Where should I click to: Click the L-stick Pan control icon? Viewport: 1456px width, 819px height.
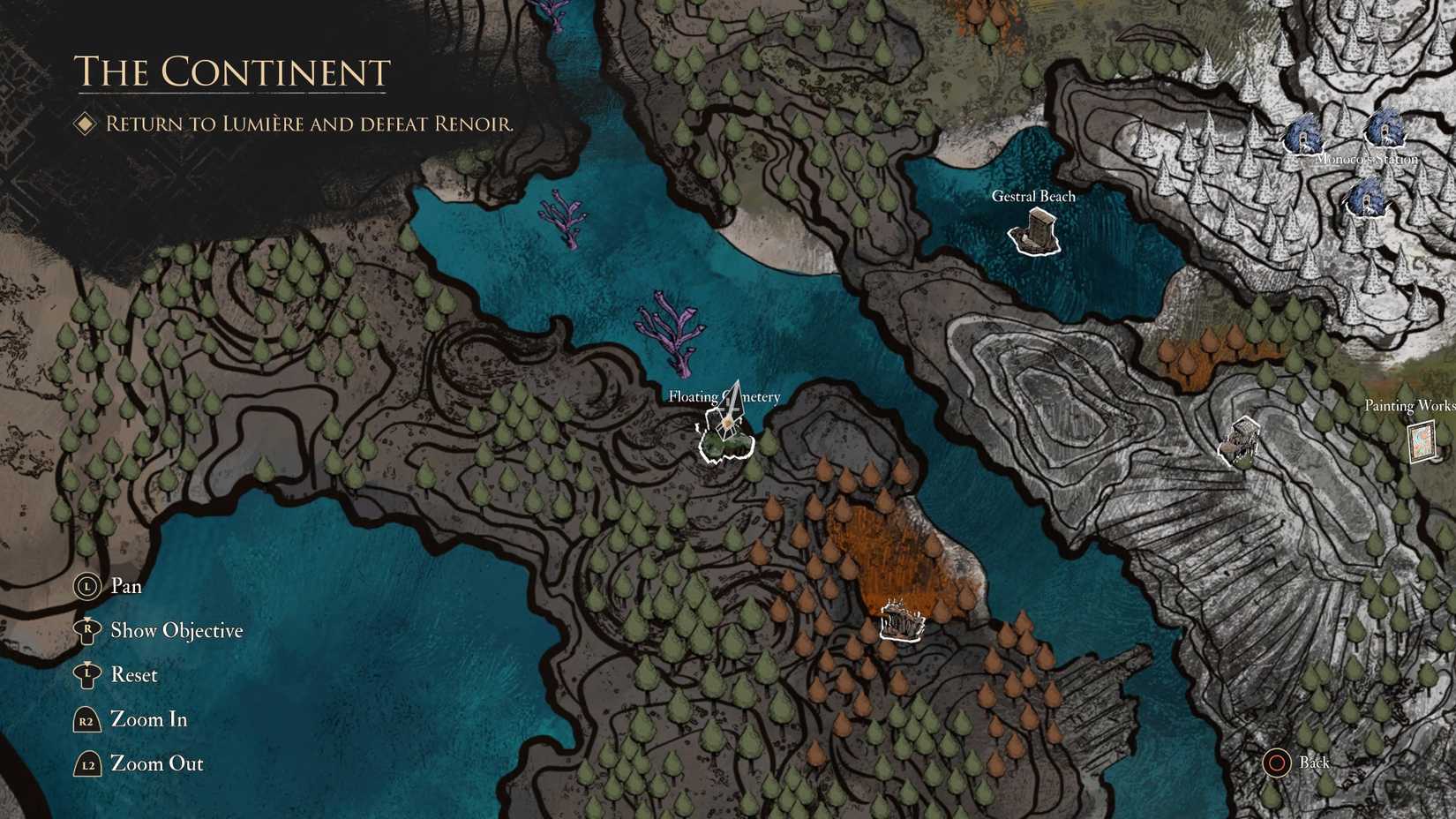pyautogui.click(x=86, y=585)
